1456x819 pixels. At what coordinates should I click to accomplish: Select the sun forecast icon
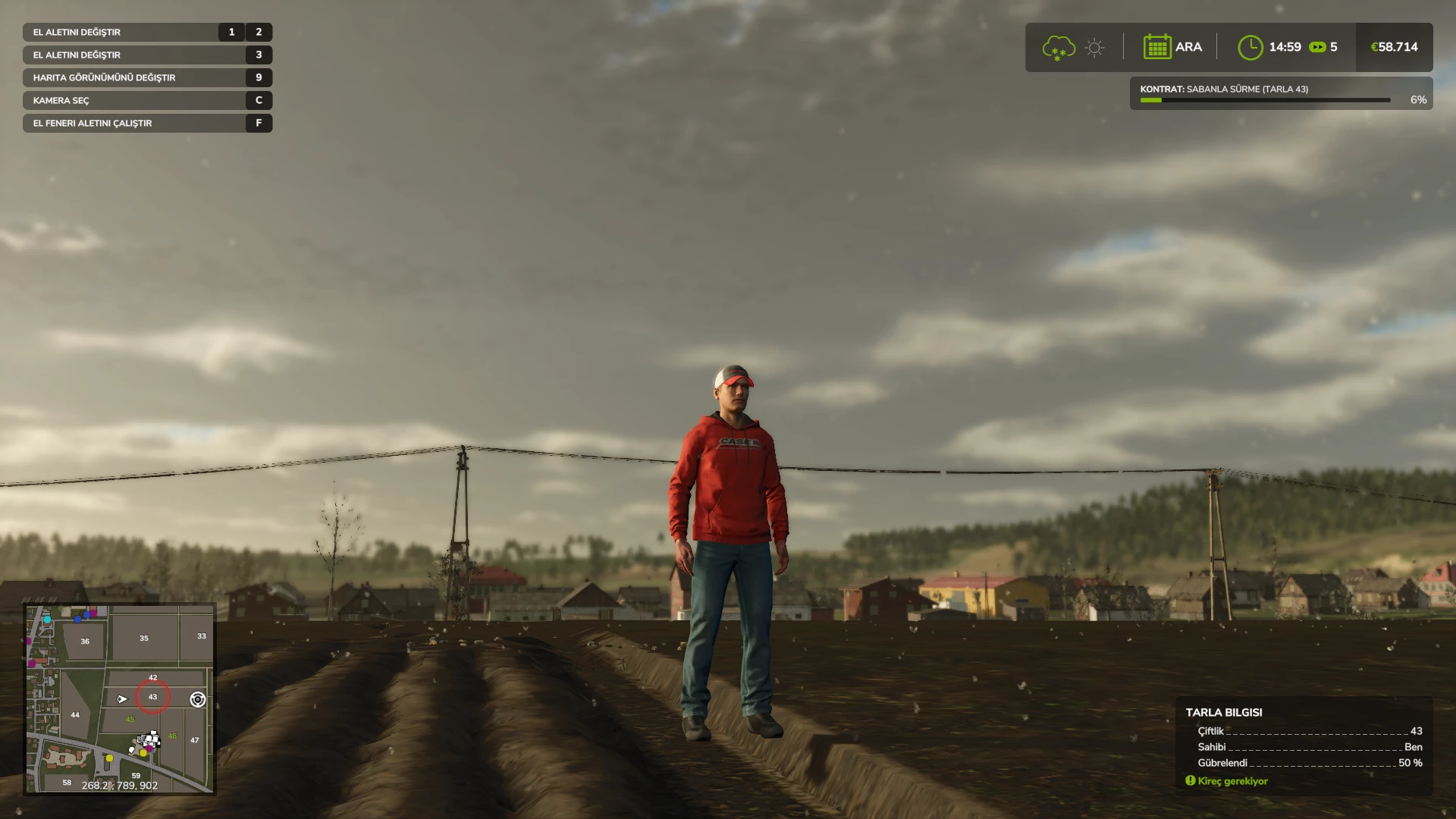pyautogui.click(x=1094, y=47)
